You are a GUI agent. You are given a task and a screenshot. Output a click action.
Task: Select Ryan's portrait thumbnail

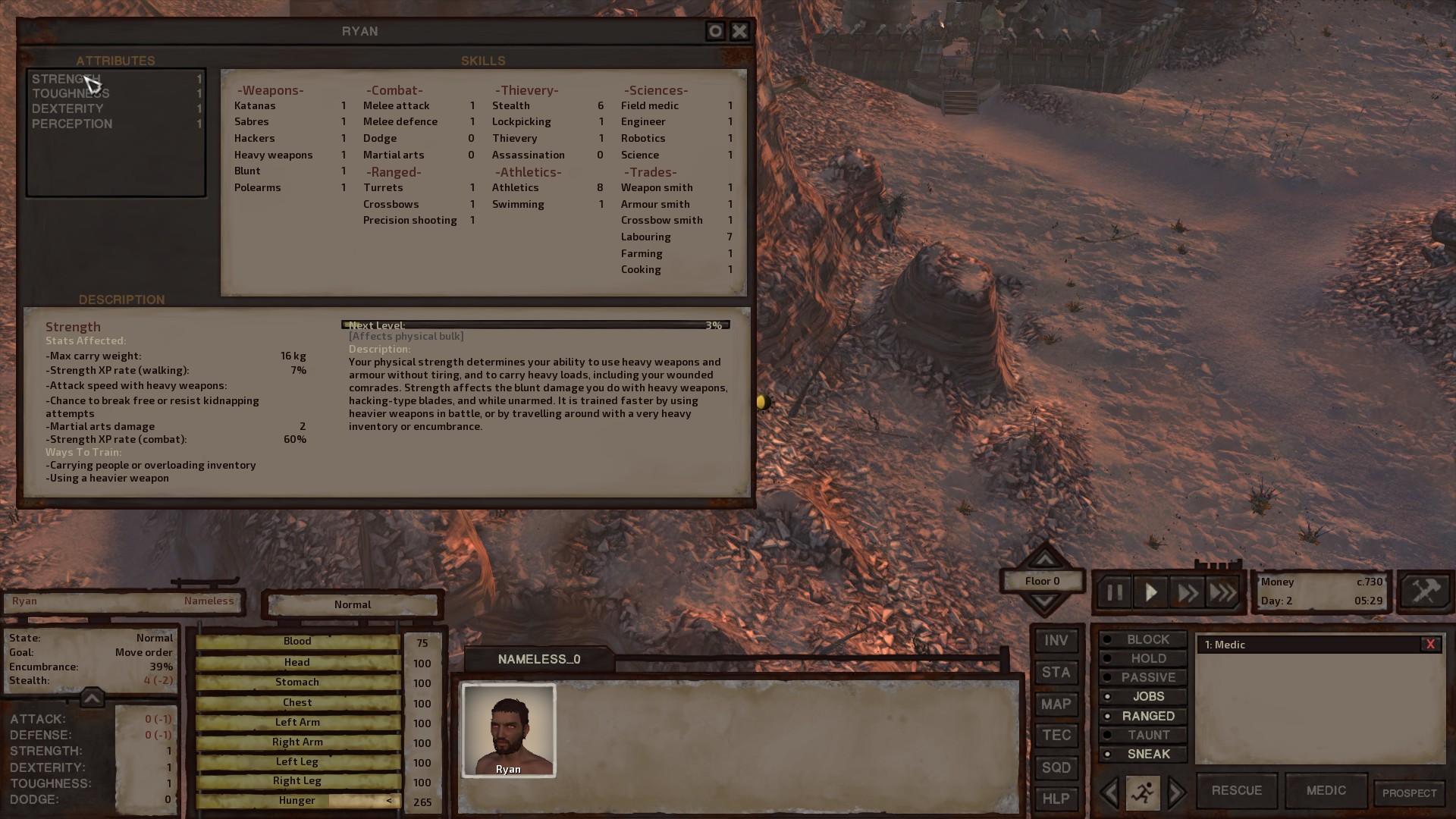(x=508, y=730)
